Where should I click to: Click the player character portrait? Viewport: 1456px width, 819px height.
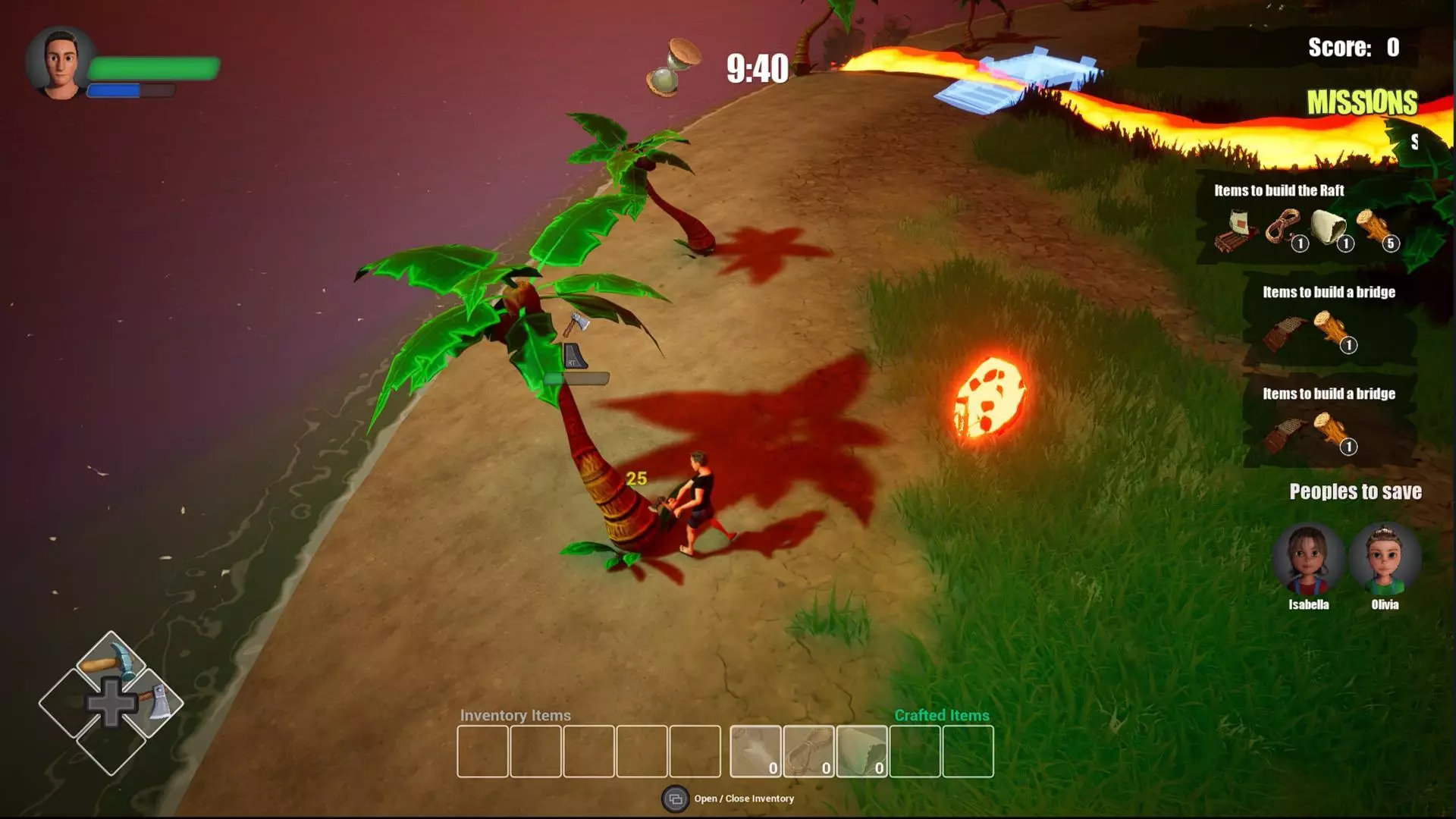pos(60,64)
